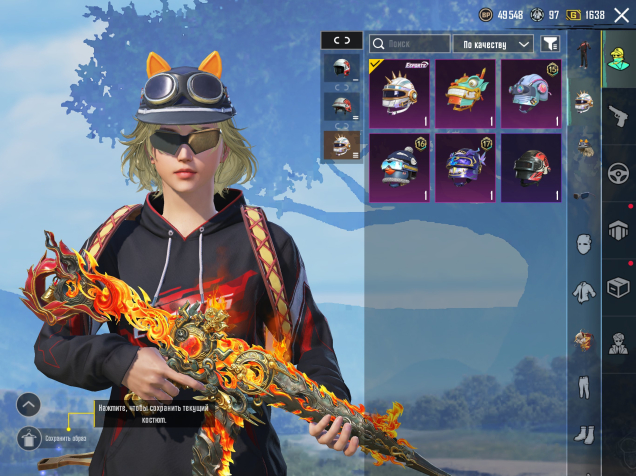Open the item filter options

tap(550, 44)
